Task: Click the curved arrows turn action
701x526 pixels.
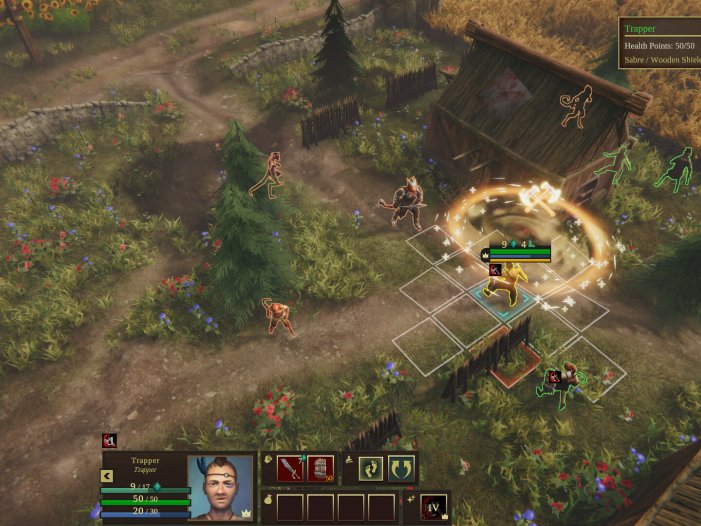Action: pyautogui.click(x=402, y=468)
